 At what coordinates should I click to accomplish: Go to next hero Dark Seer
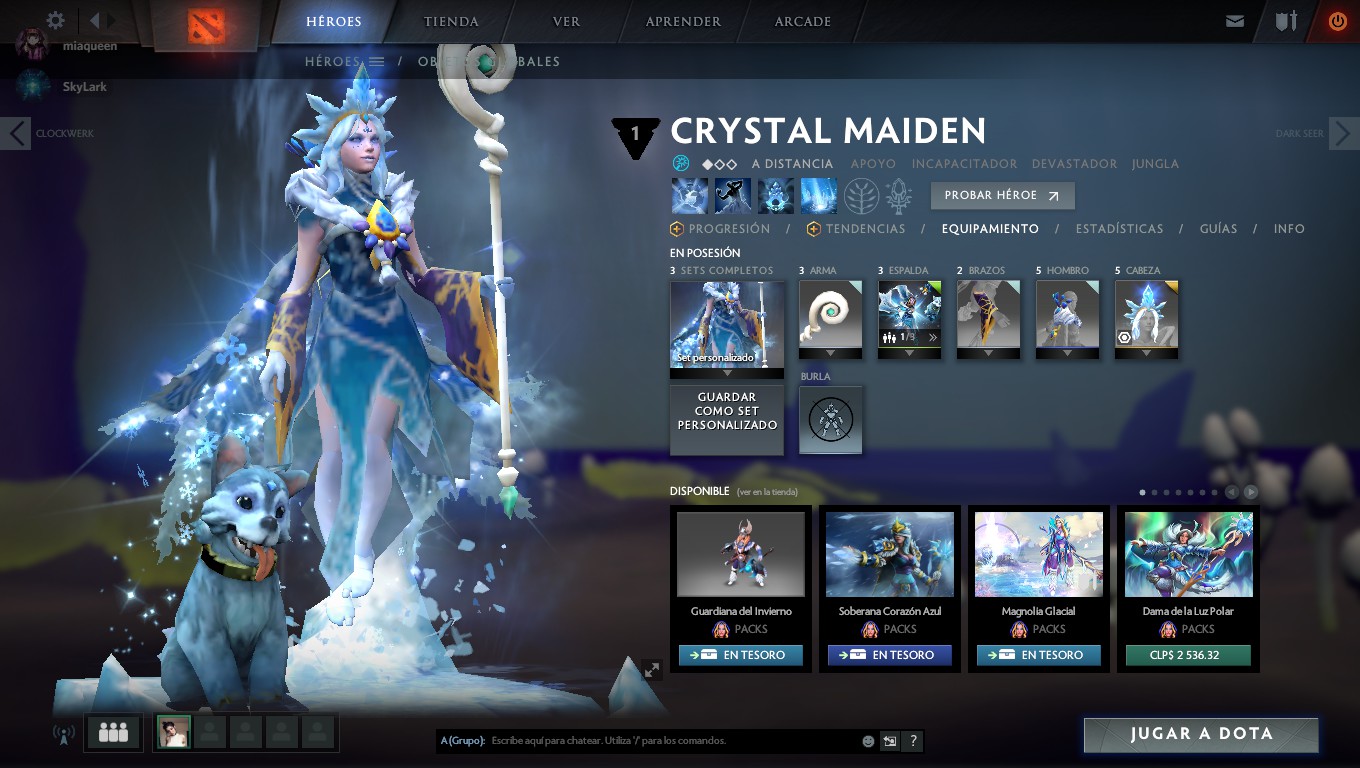[x=1343, y=133]
